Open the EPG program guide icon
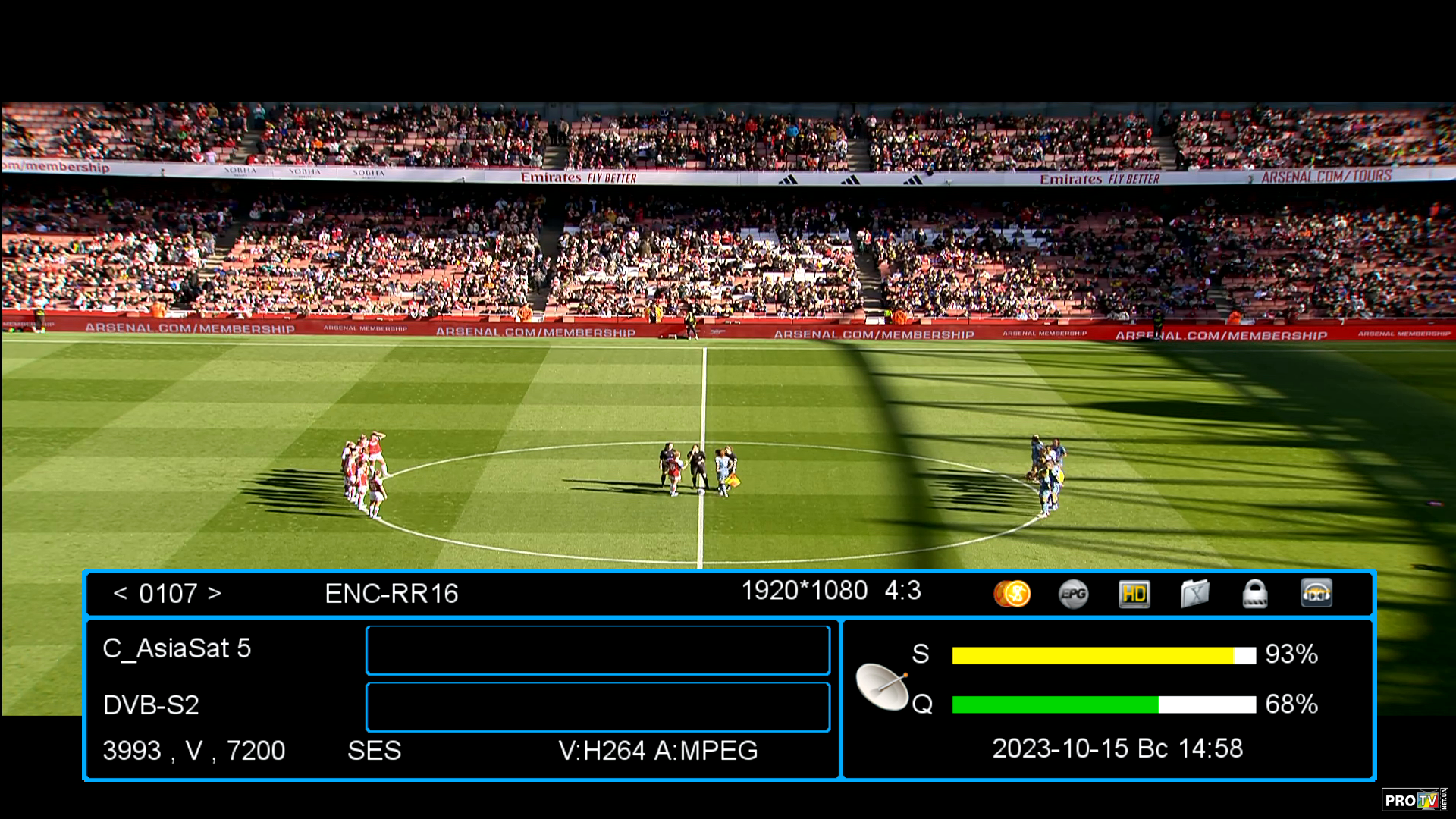 (1073, 594)
